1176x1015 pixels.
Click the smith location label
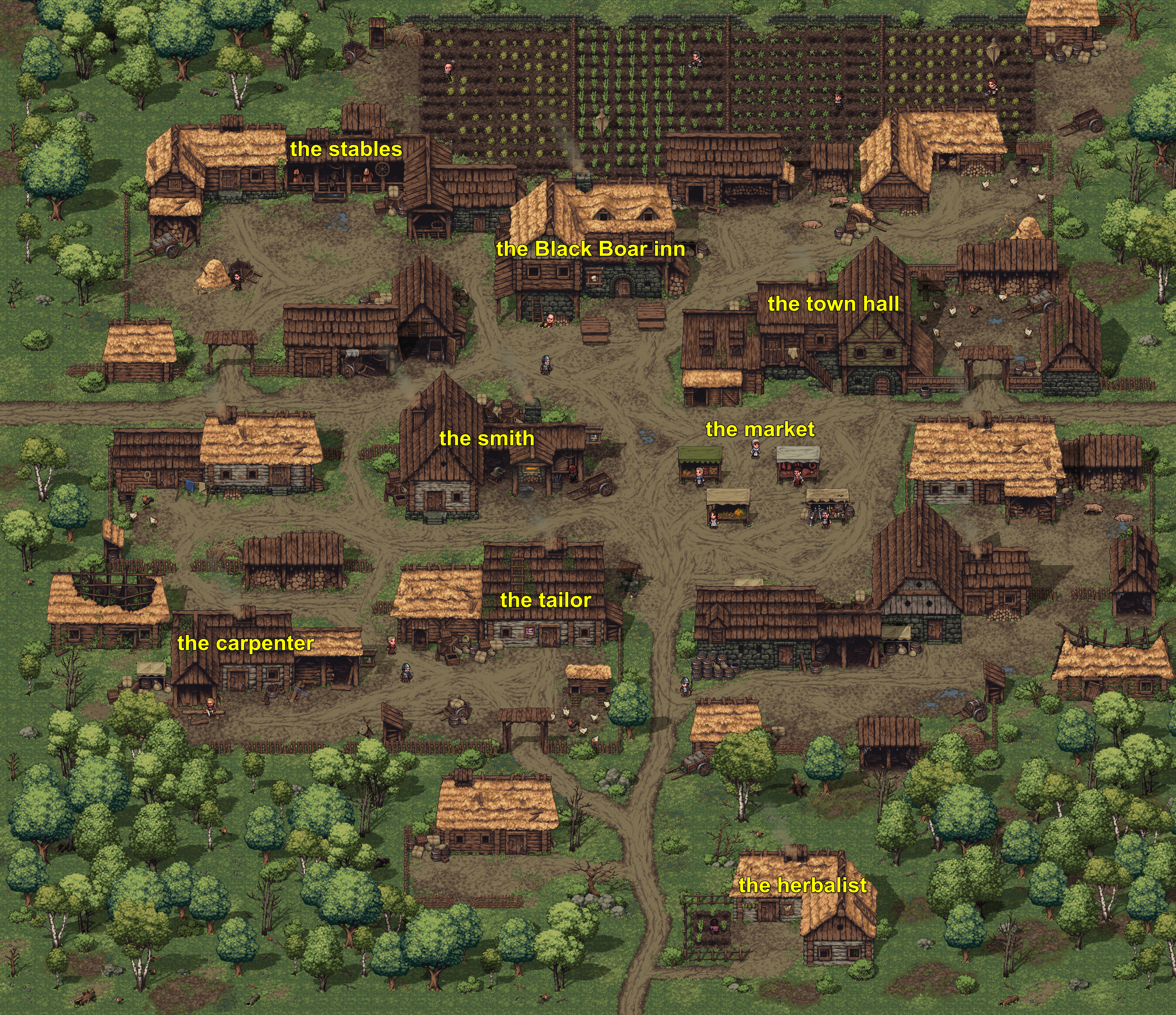point(486,438)
